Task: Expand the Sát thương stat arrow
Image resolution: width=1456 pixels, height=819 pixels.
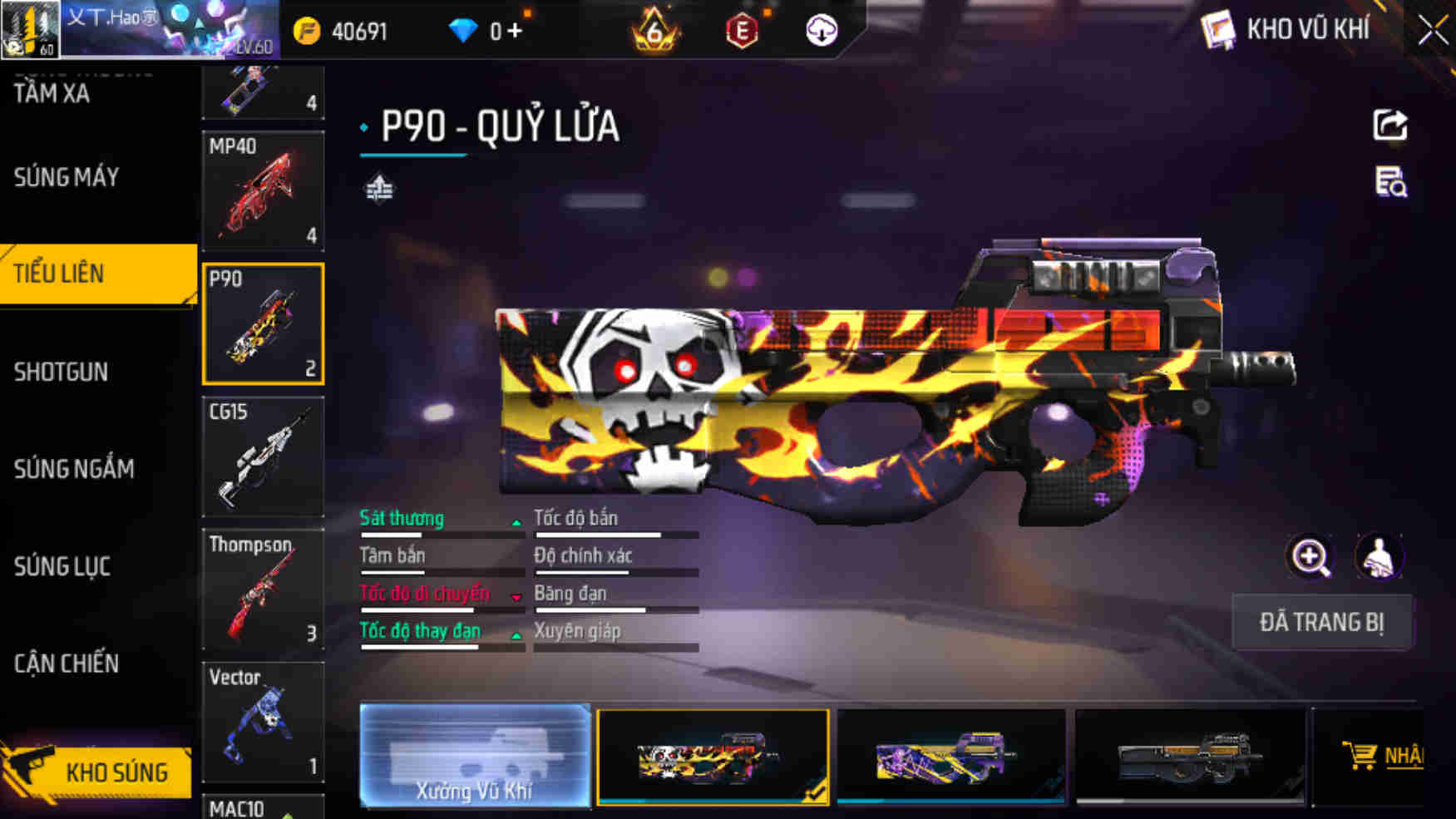Action: pos(516,524)
